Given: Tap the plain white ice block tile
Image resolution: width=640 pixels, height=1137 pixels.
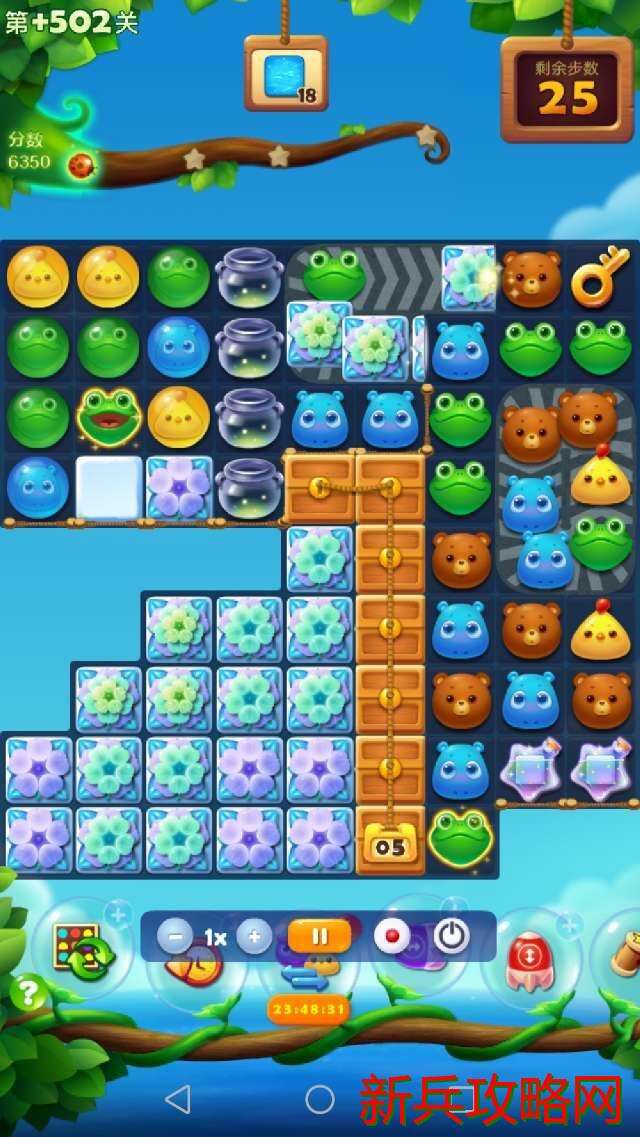Looking at the screenshot, I should [109, 487].
